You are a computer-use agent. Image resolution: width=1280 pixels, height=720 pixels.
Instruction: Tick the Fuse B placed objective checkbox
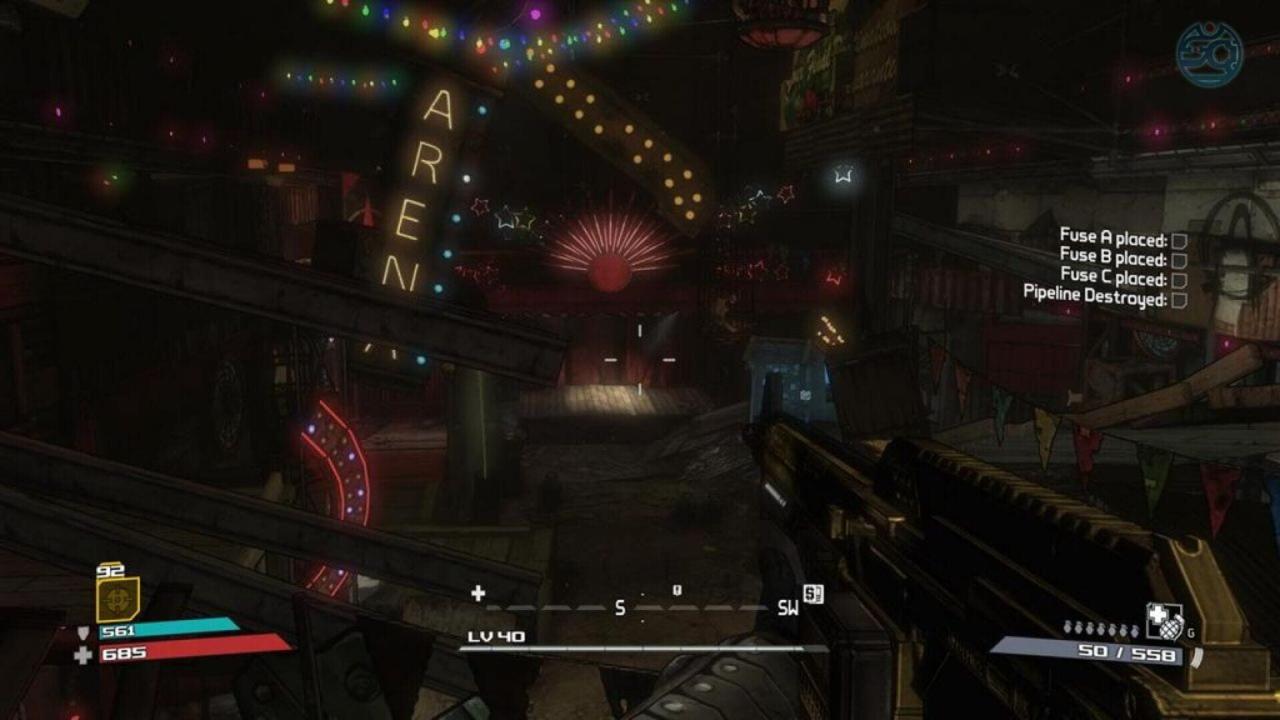(1179, 260)
